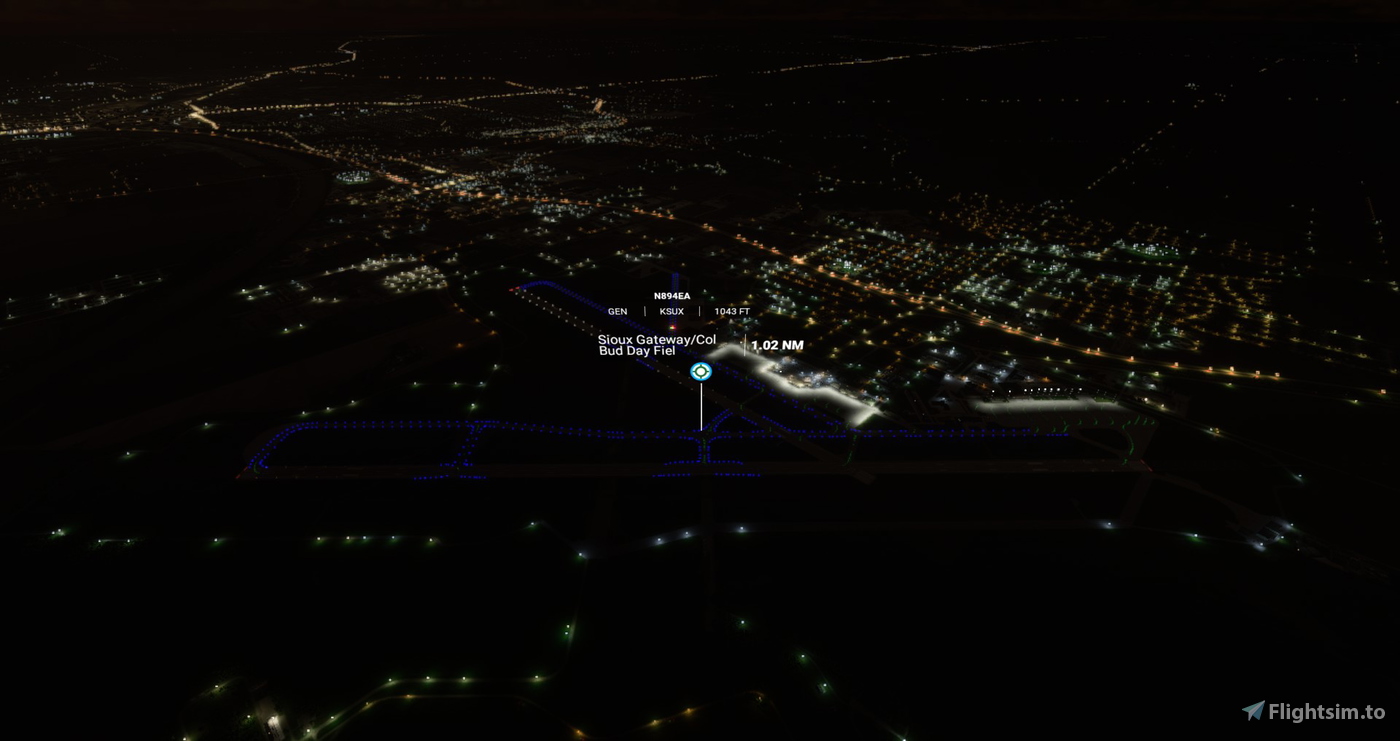Viewport: 1400px width, 741px height.
Task: Expand the Sioux Gateway/Col Bud Day Fiel nameplate
Action: tap(655, 347)
